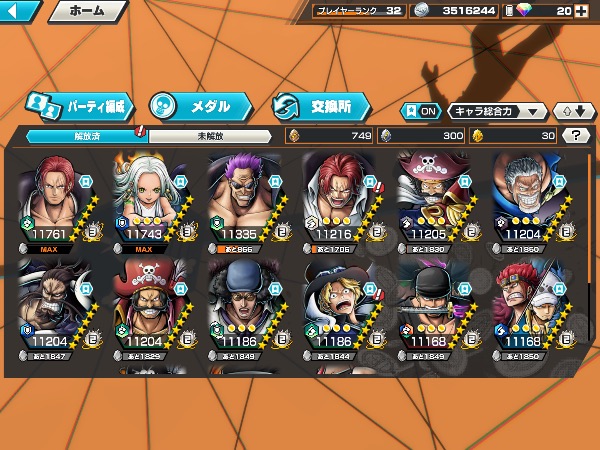Add rainbow diamonds with the plus button
This screenshot has height=450, width=600.
tap(581, 12)
